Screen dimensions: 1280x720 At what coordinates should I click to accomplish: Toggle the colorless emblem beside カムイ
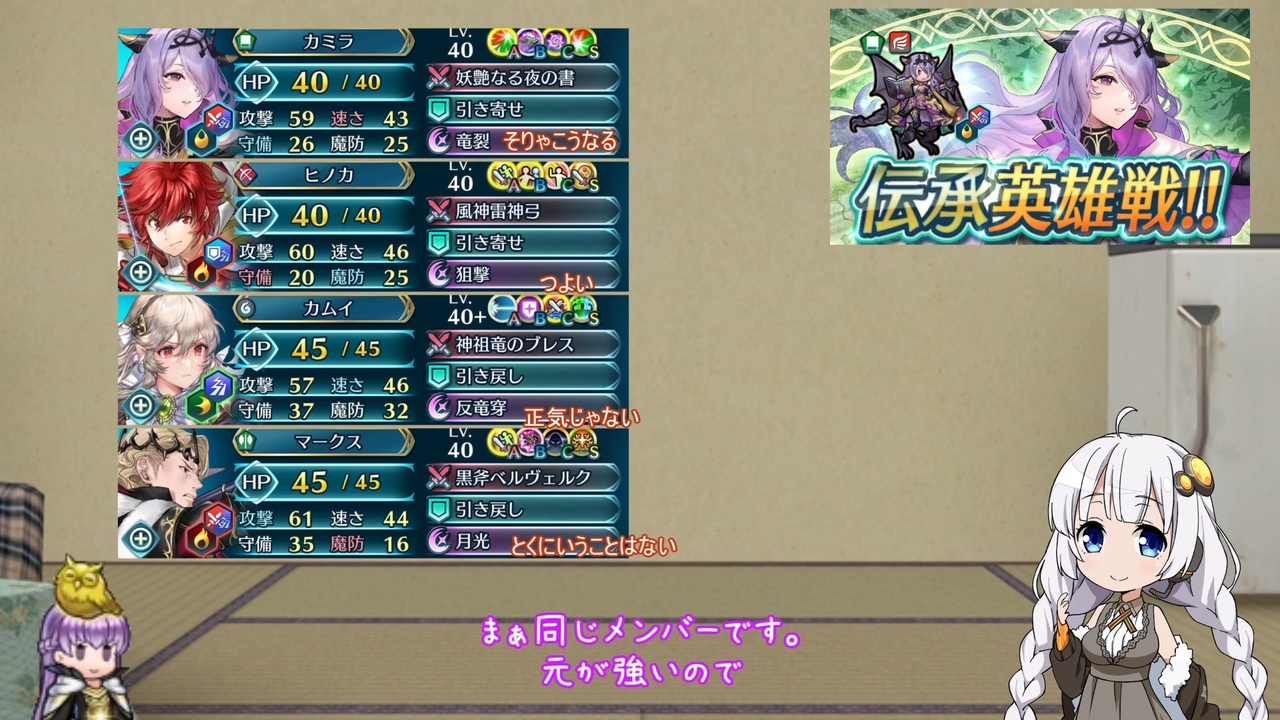point(244,309)
